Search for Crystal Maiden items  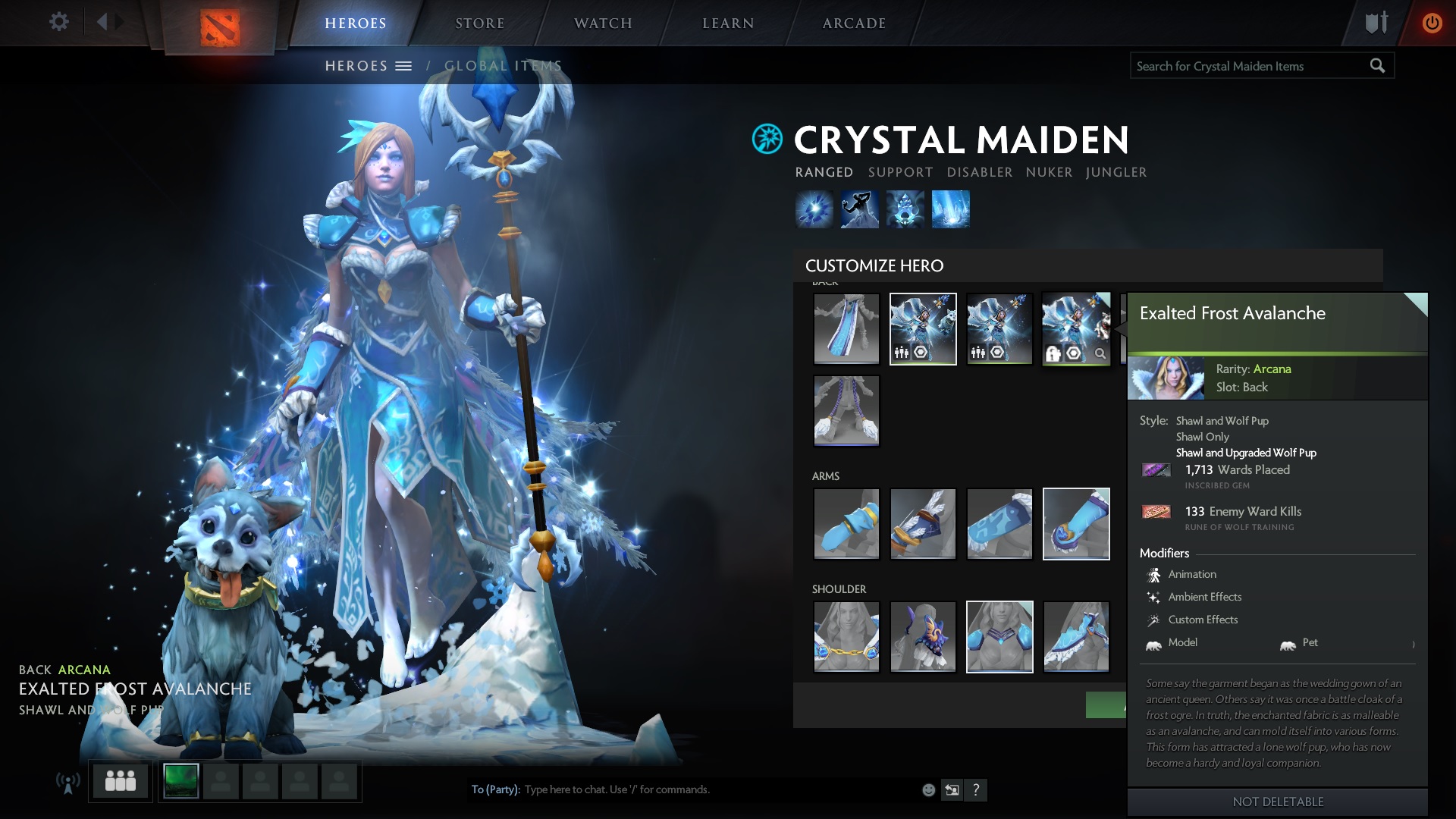point(1250,67)
